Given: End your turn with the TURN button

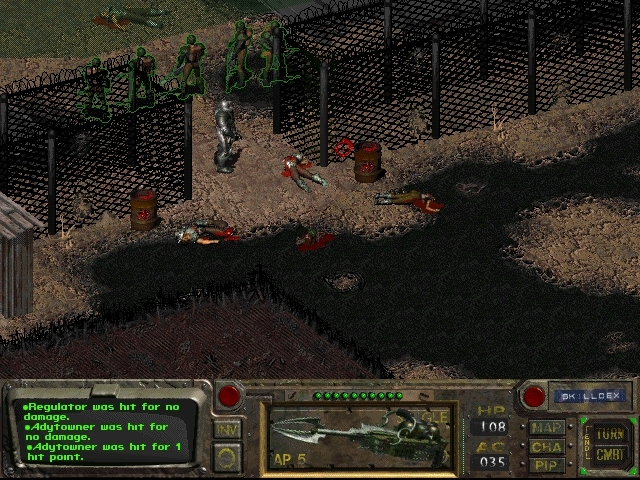Looking at the screenshot, I should point(609,435).
